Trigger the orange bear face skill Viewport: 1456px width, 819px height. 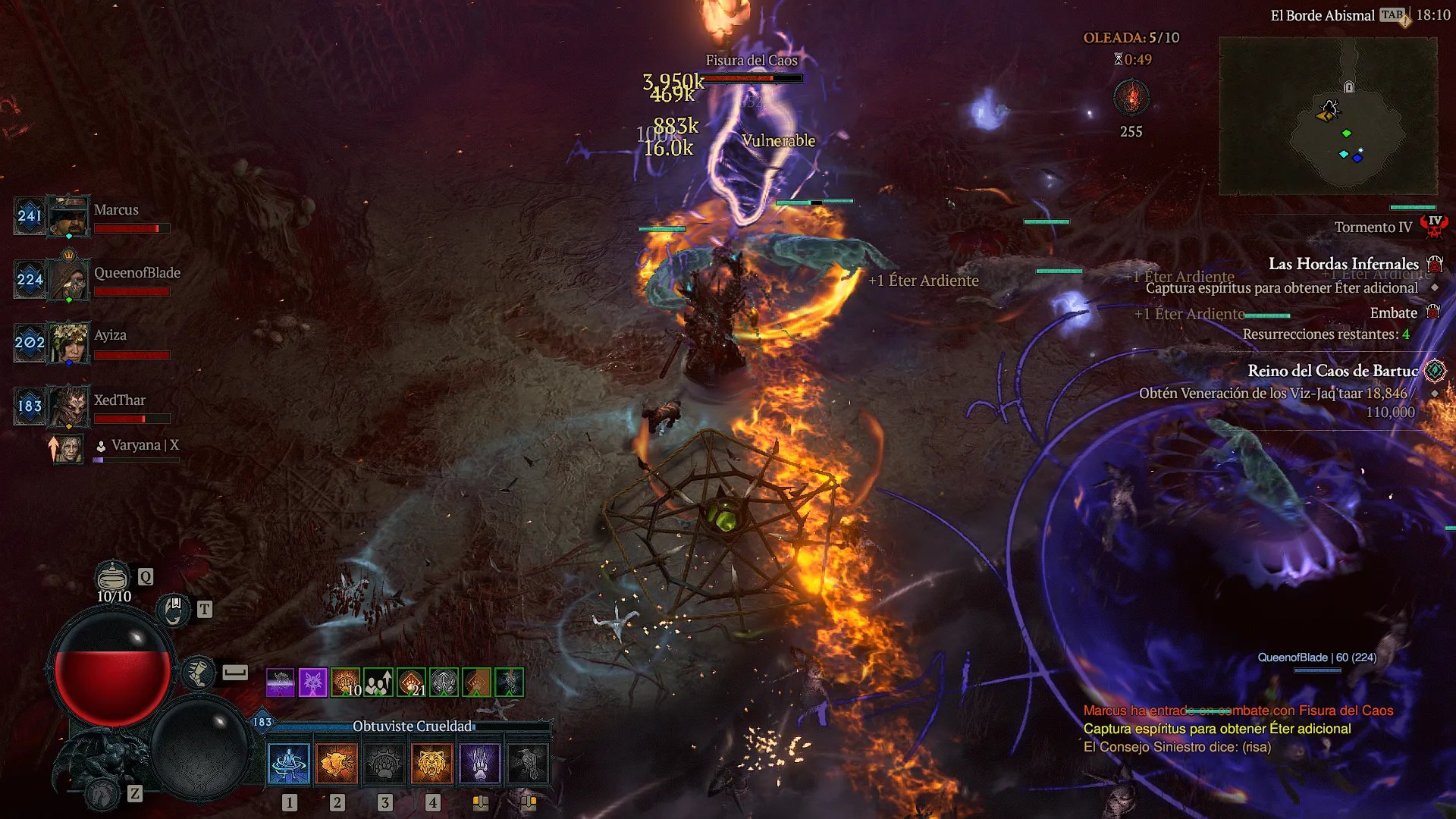(x=432, y=763)
